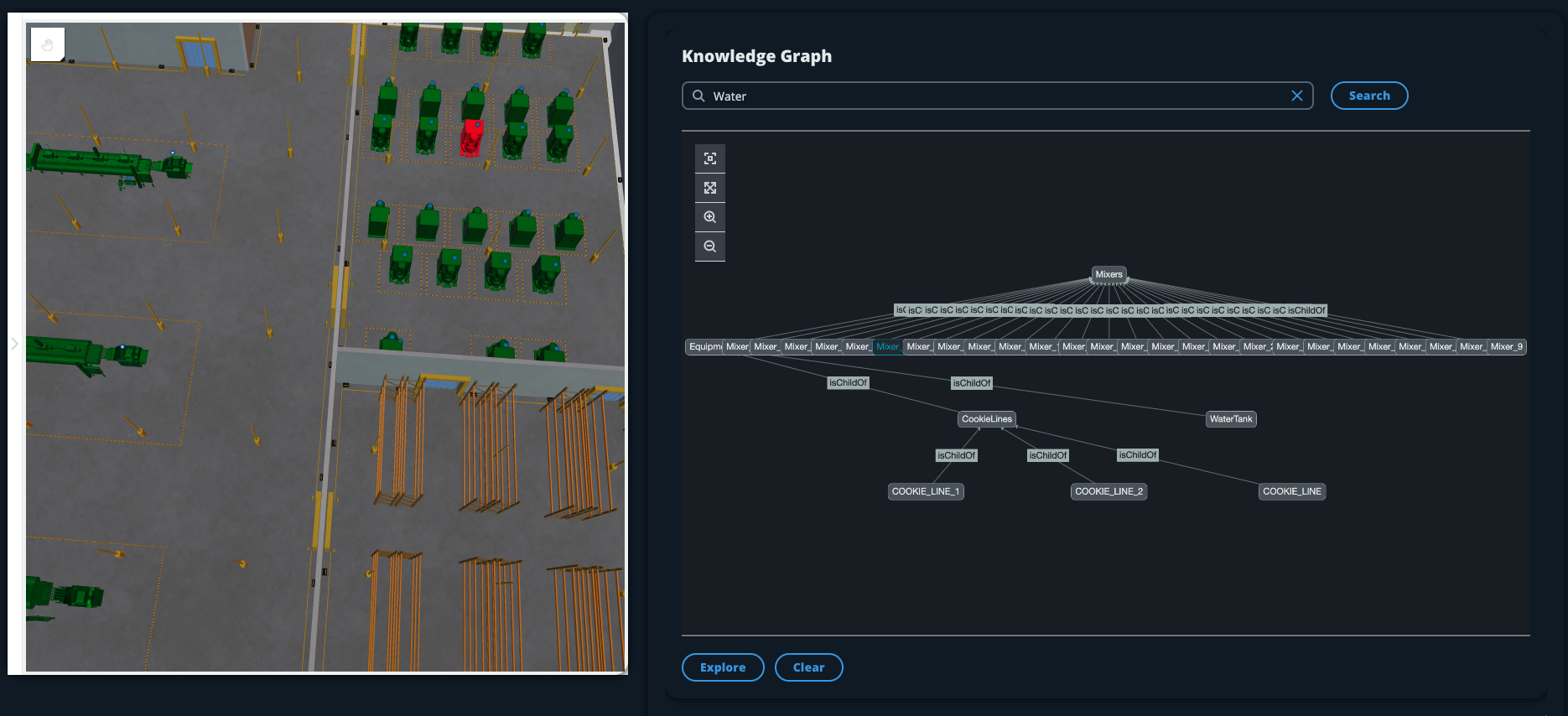Viewport: 1568px width, 716px height.
Task: Expand the CookieLines node
Action: pos(987,418)
